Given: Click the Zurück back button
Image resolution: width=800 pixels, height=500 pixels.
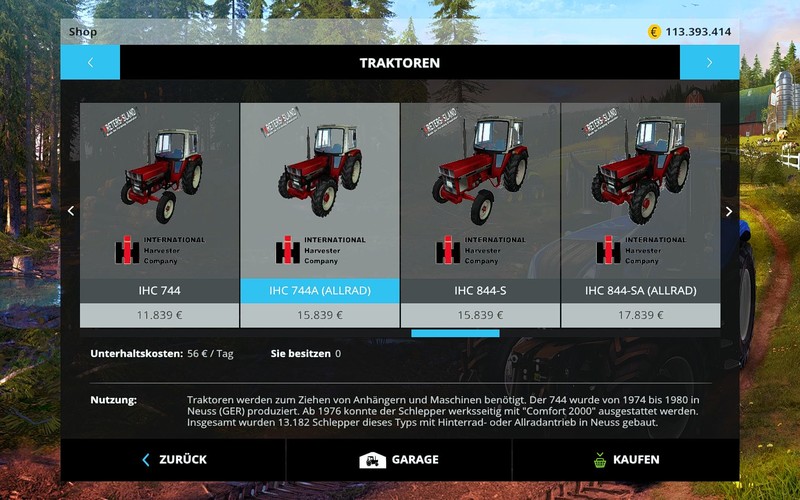Looking at the screenshot, I should pyautogui.click(x=173, y=460).
